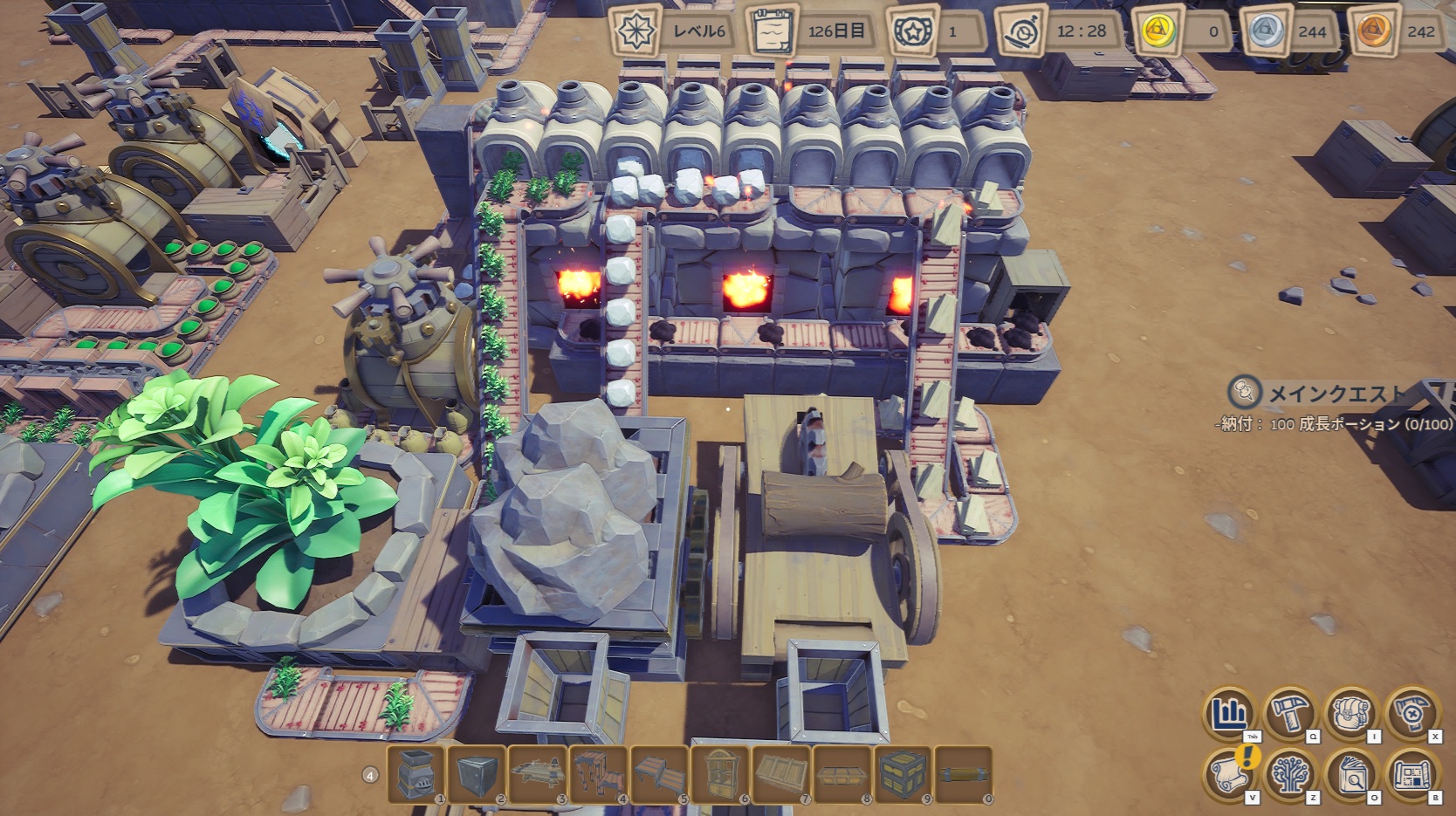Image resolution: width=1456 pixels, height=816 pixels.
Task: Open the encyclopedia book with magnifier
Action: click(1351, 774)
